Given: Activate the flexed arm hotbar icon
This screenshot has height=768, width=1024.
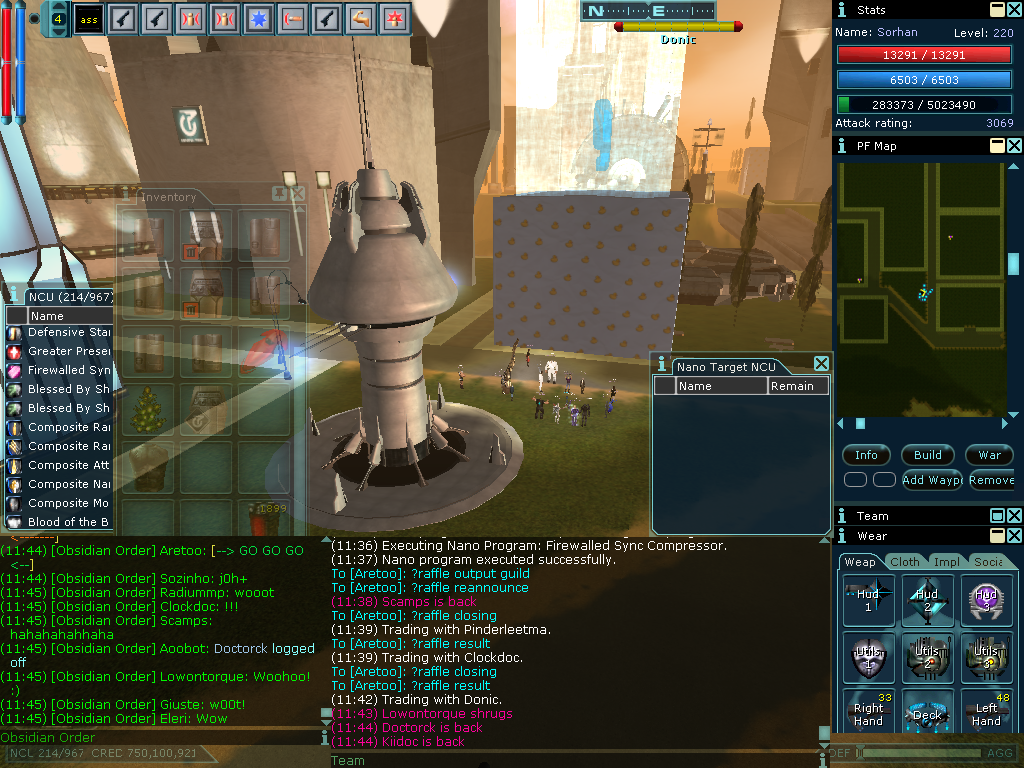Looking at the screenshot, I should click(x=361, y=18).
